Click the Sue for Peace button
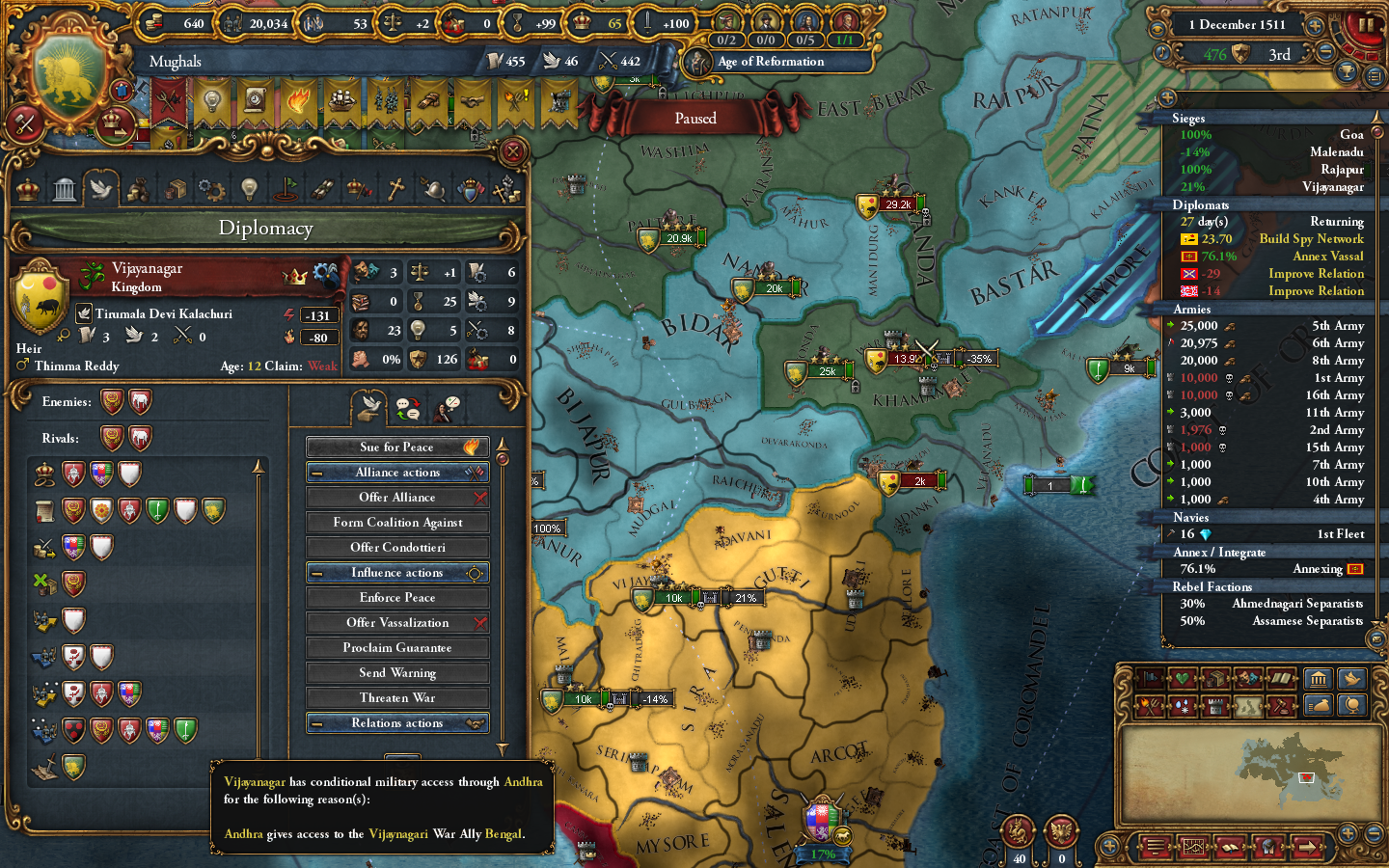1389x868 pixels. 397,447
